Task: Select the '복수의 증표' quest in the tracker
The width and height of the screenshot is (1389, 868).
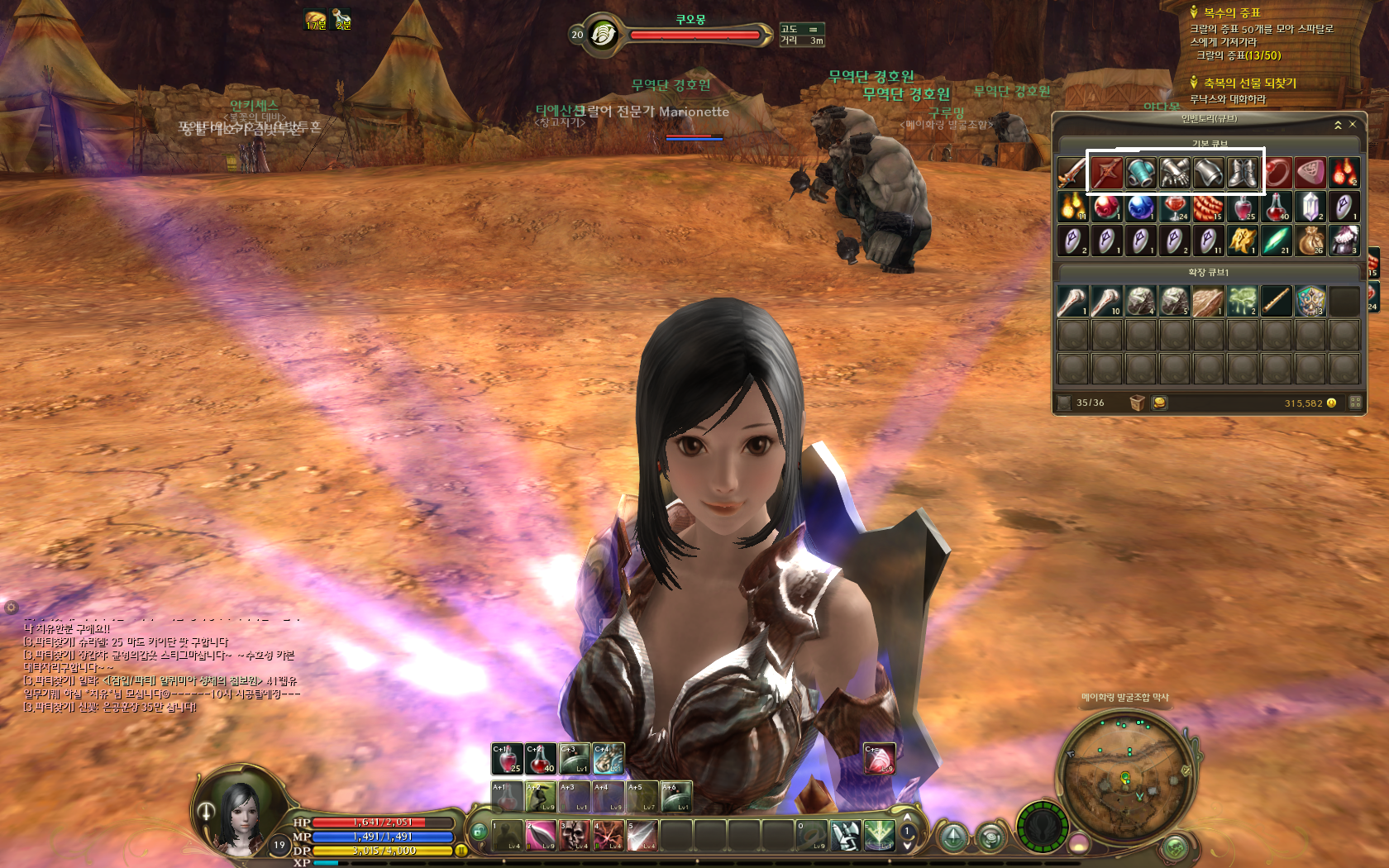Action: click(x=1231, y=12)
